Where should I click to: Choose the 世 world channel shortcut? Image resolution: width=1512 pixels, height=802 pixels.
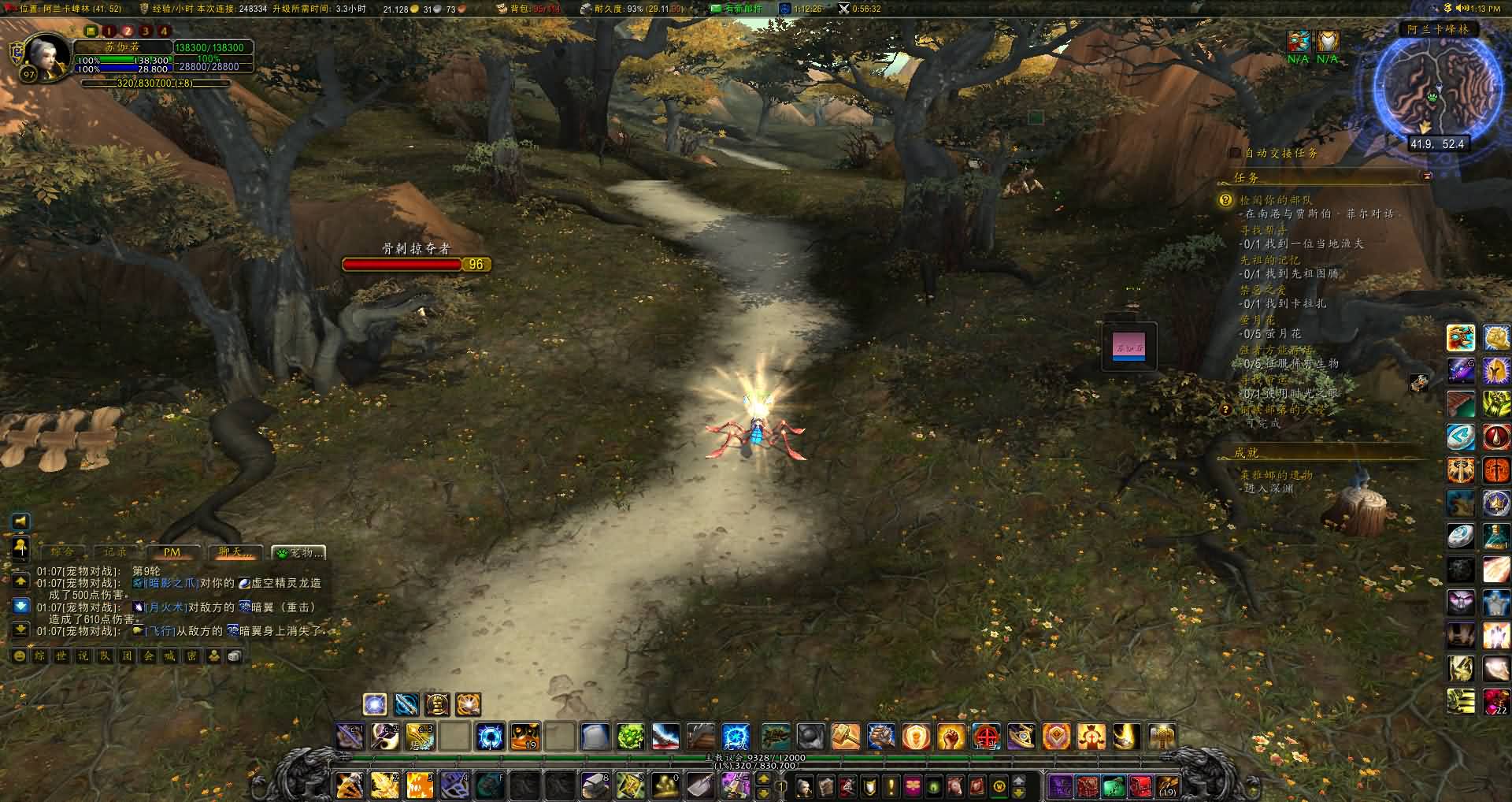61,656
